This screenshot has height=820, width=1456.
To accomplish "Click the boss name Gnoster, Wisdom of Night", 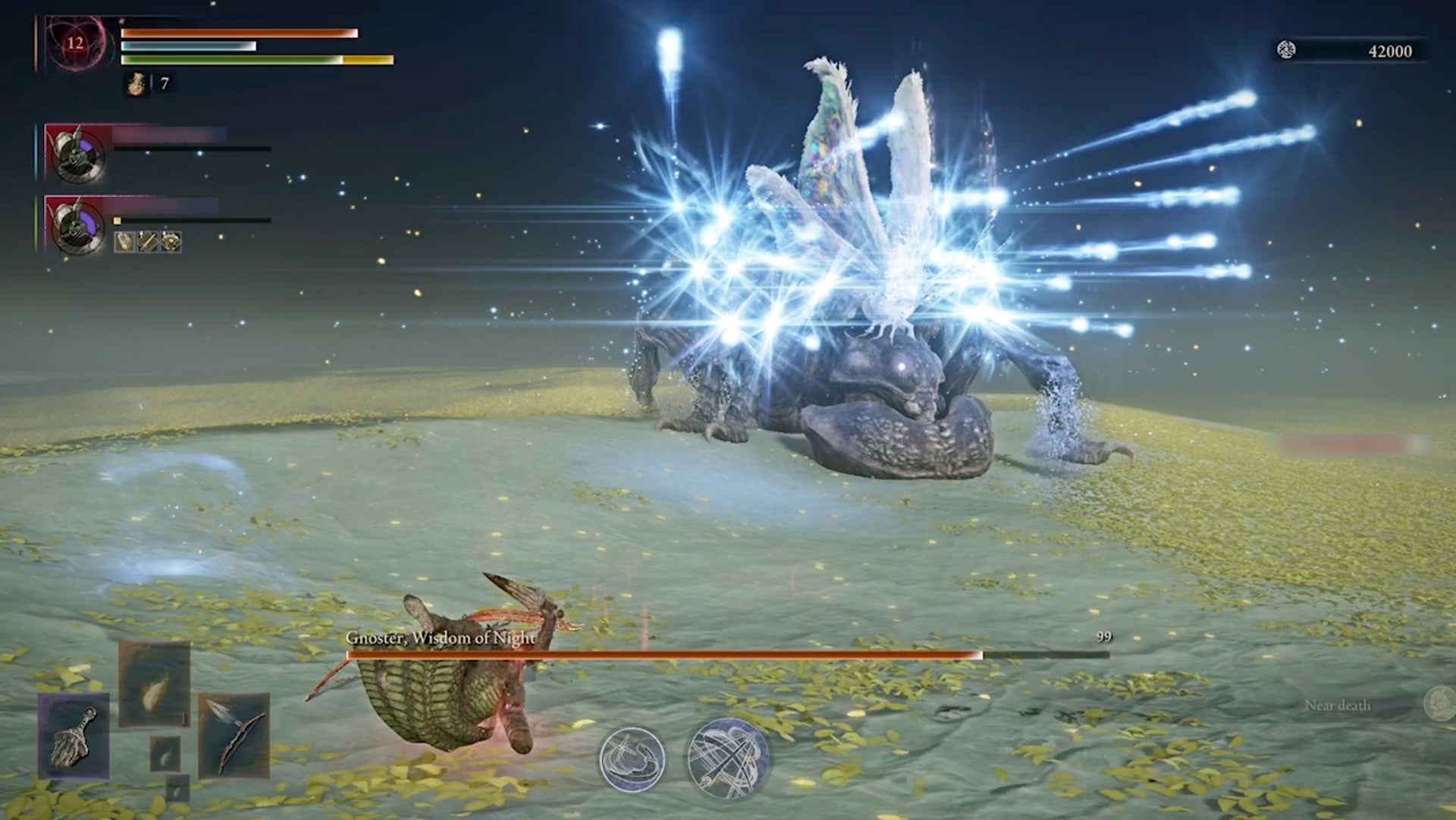I will pyautogui.click(x=439, y=639).
